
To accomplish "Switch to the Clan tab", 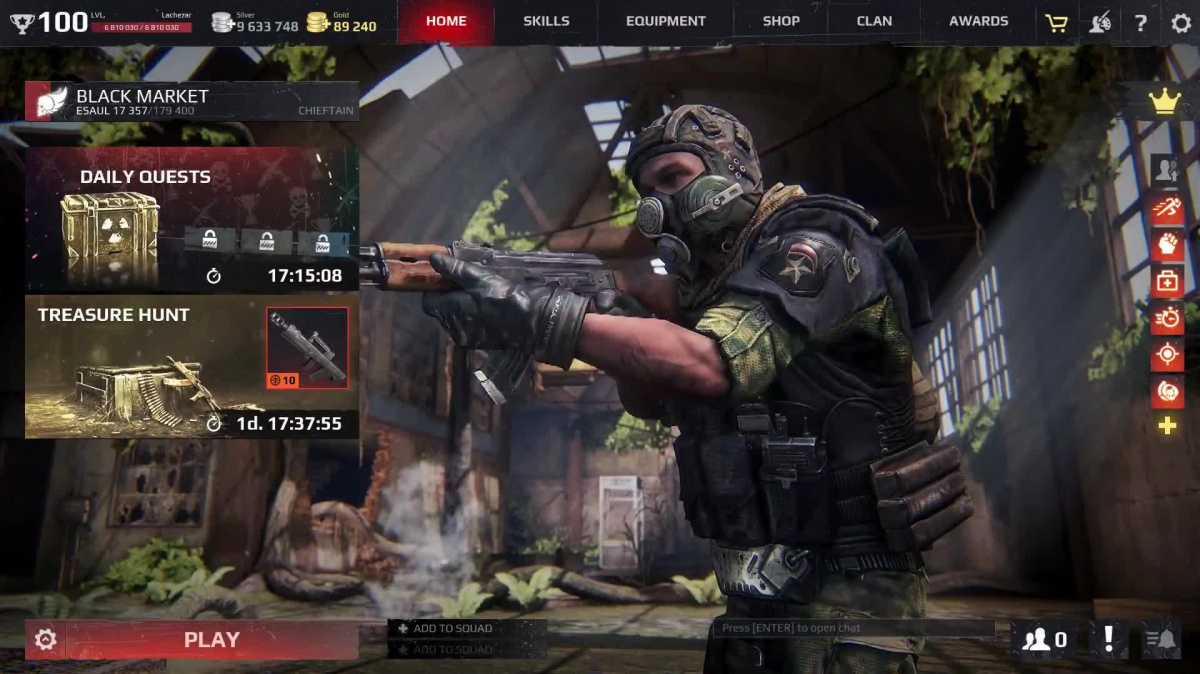I will click(x=874, y=21).
